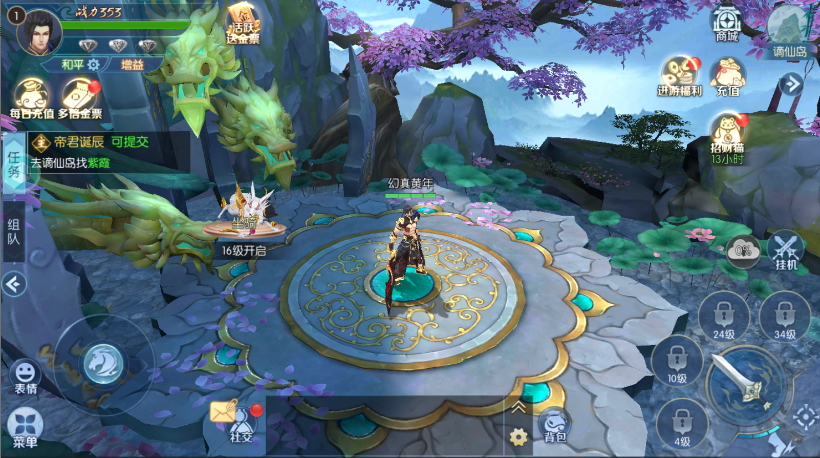The width and height of the screenshot is (820, 458).
Task: Collapse the left quest panel arrow
Action: pyautogui.click(x=14, y=285)
